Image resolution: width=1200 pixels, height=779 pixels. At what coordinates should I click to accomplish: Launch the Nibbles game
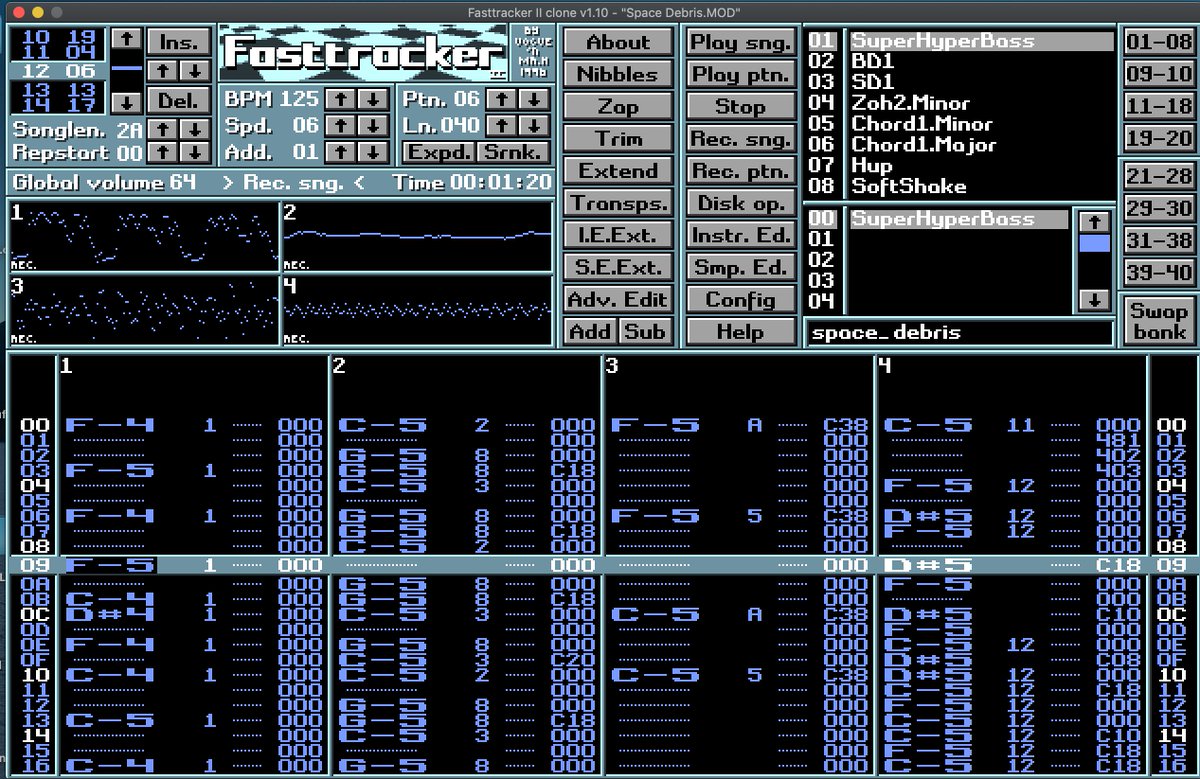click(x=617, y=74)
